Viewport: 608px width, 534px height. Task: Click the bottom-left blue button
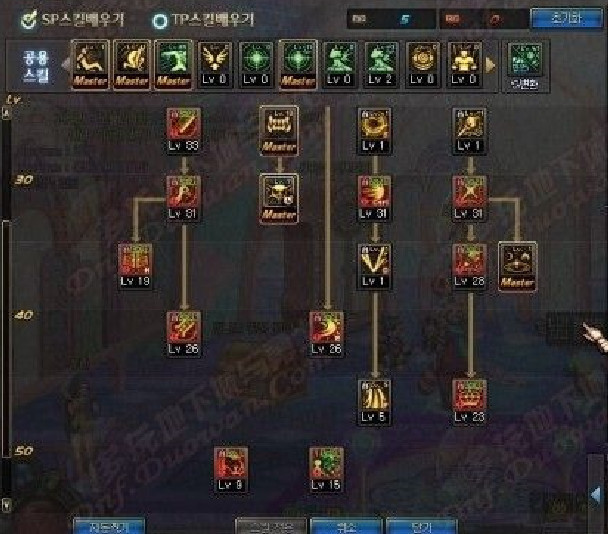coord(109,525)
